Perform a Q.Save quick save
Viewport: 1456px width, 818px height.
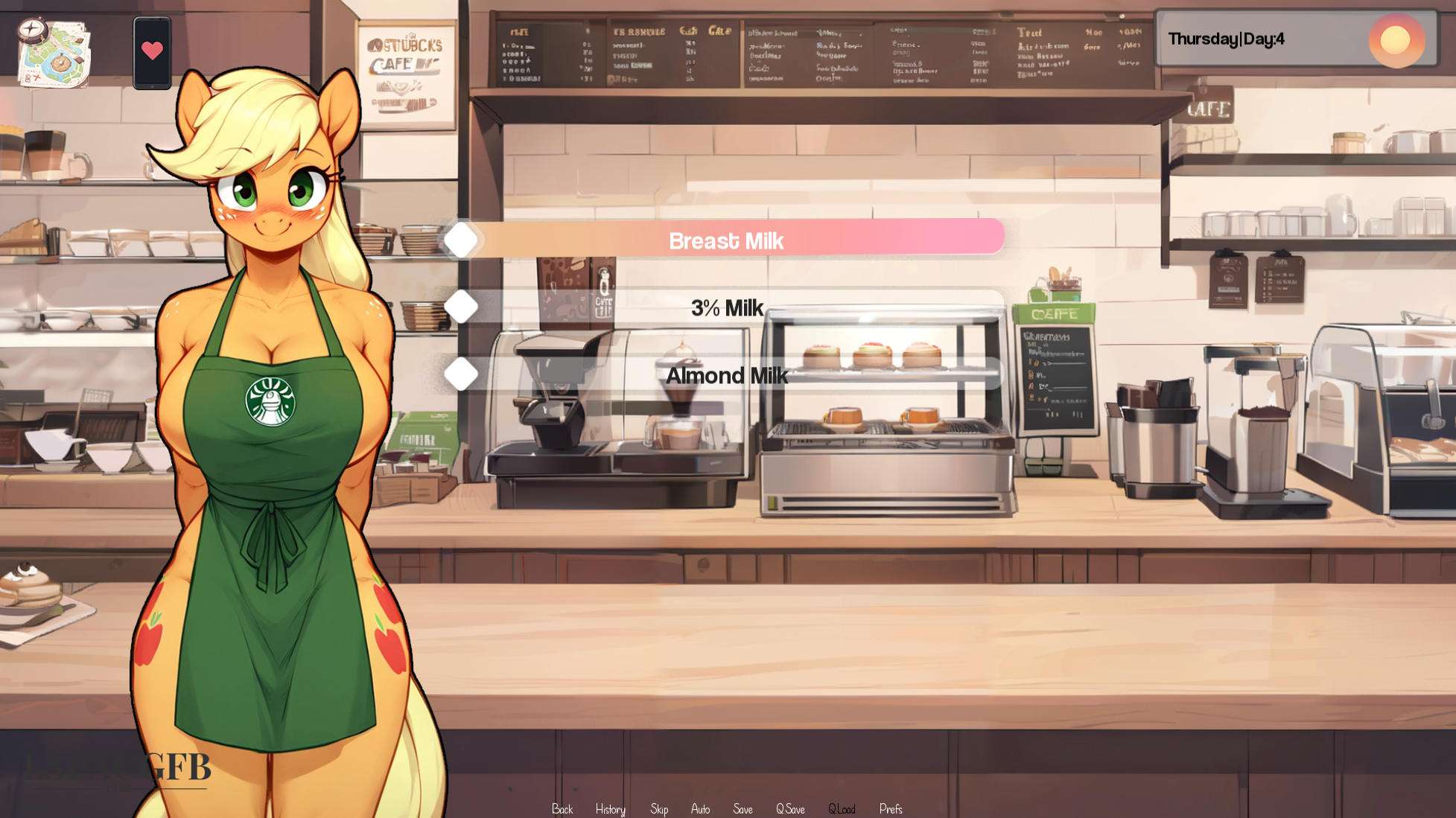(x=792, y=809)
